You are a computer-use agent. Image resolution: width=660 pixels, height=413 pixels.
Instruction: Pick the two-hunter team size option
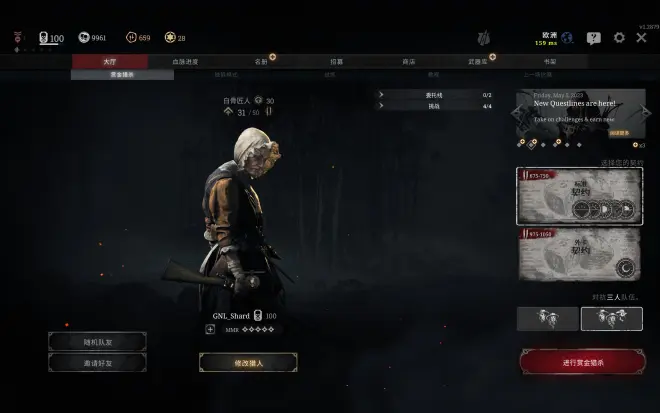(547, 319)
